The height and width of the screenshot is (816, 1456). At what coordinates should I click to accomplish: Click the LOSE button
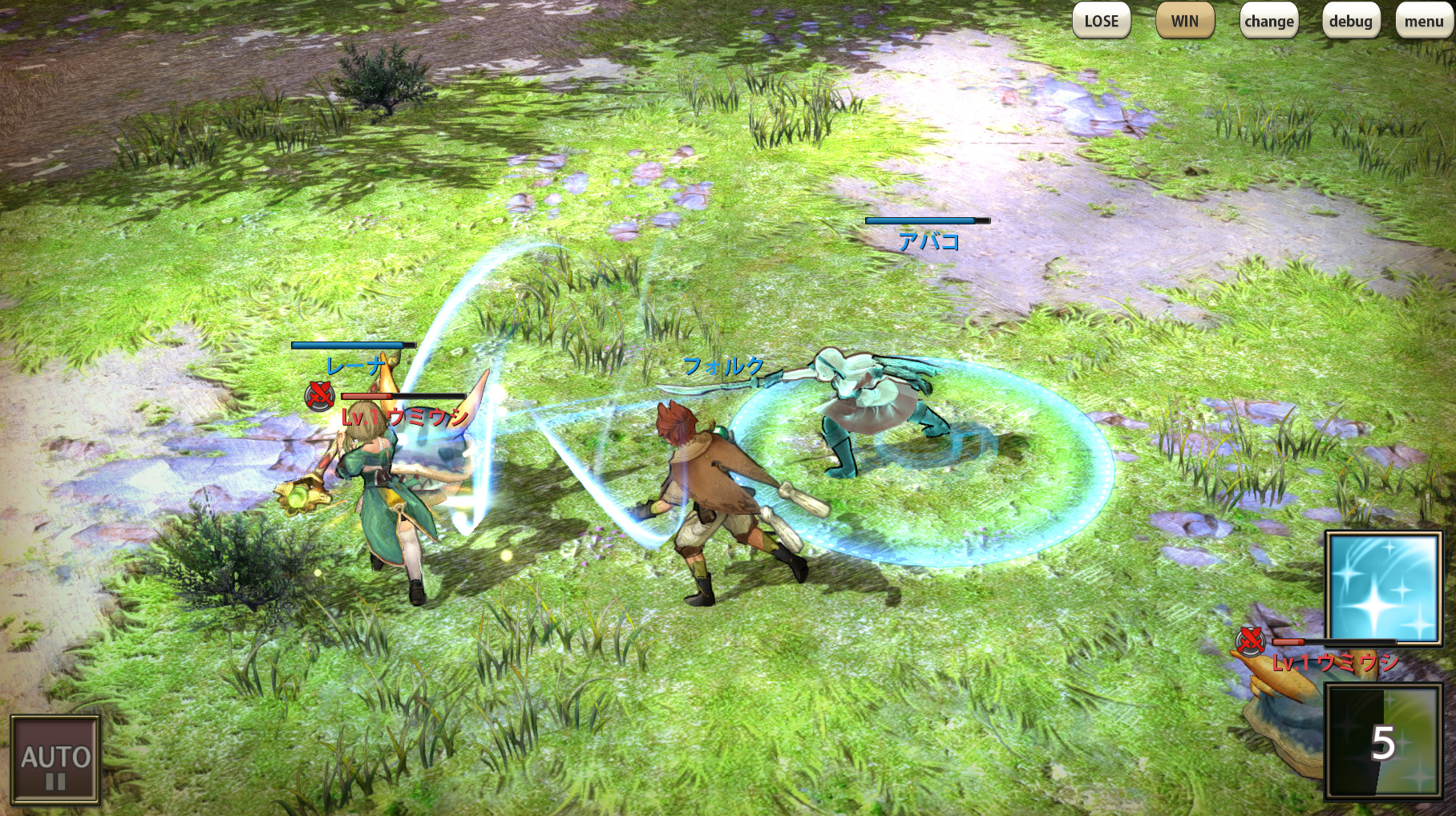pos(1101,22)
